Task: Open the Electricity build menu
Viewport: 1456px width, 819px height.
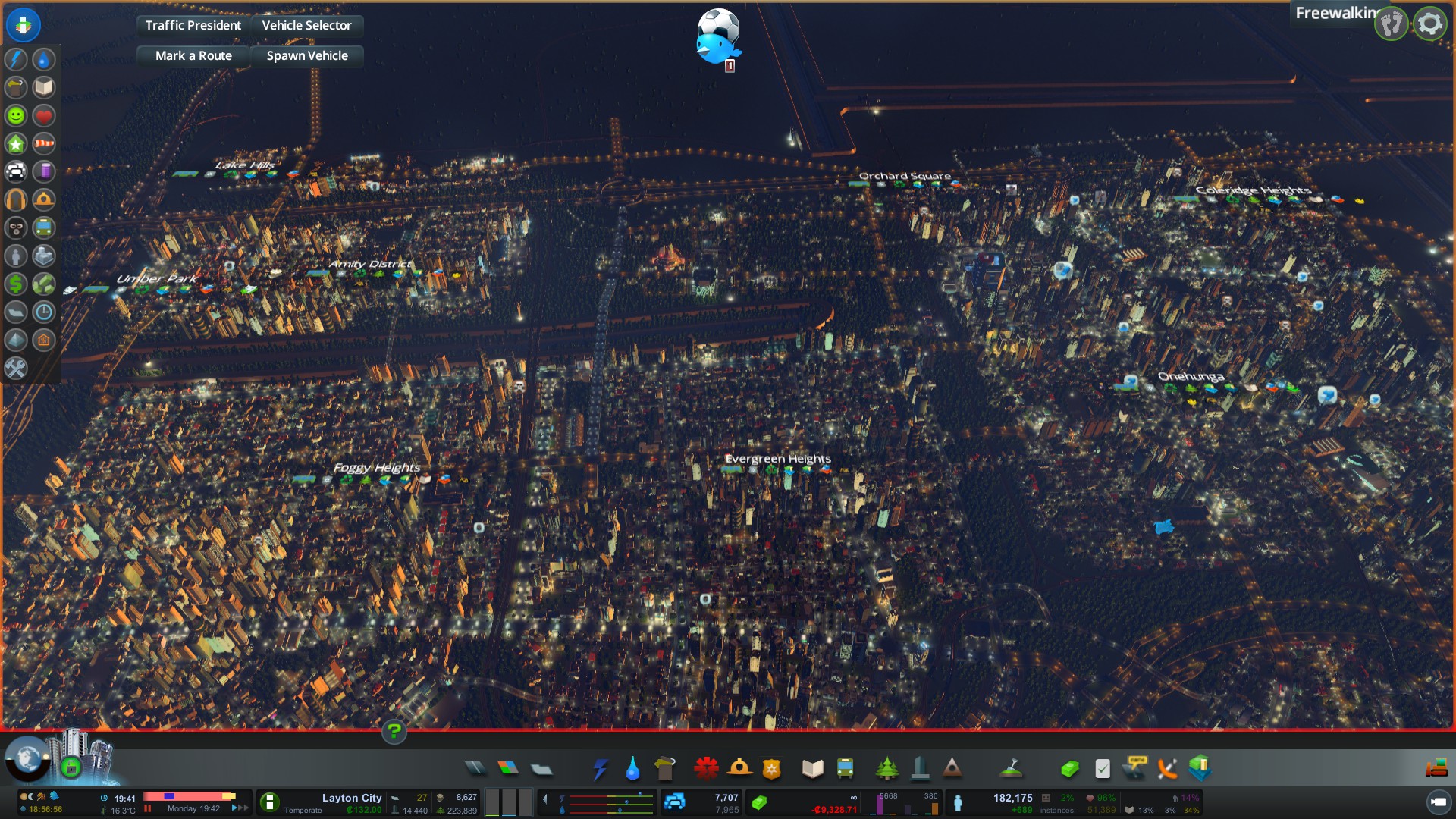Action: point(600,769)
